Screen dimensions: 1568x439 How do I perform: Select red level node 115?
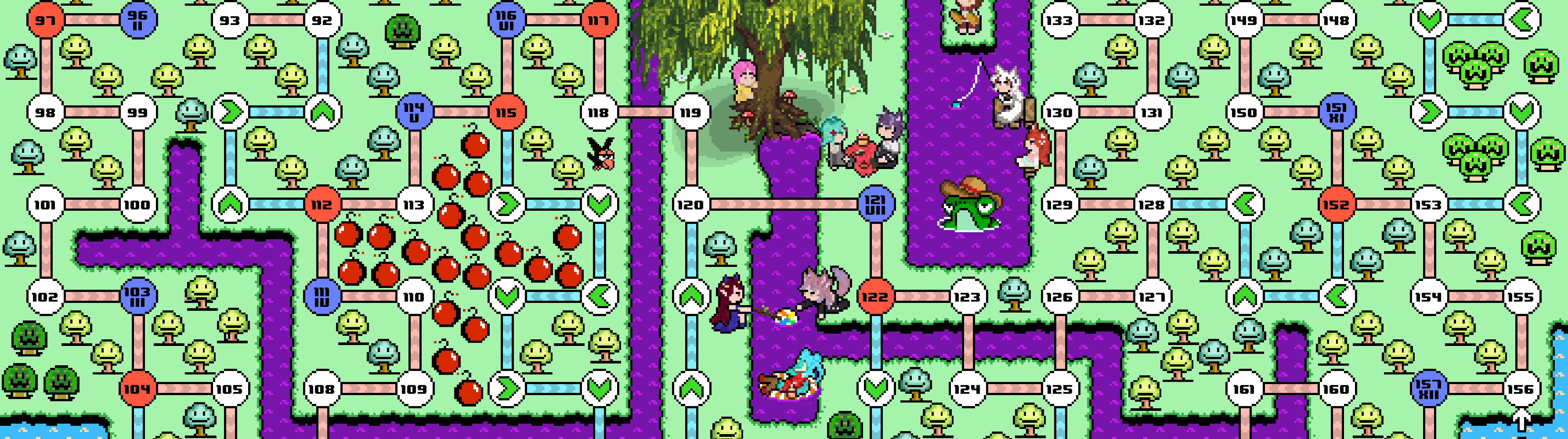click(506, 112)
